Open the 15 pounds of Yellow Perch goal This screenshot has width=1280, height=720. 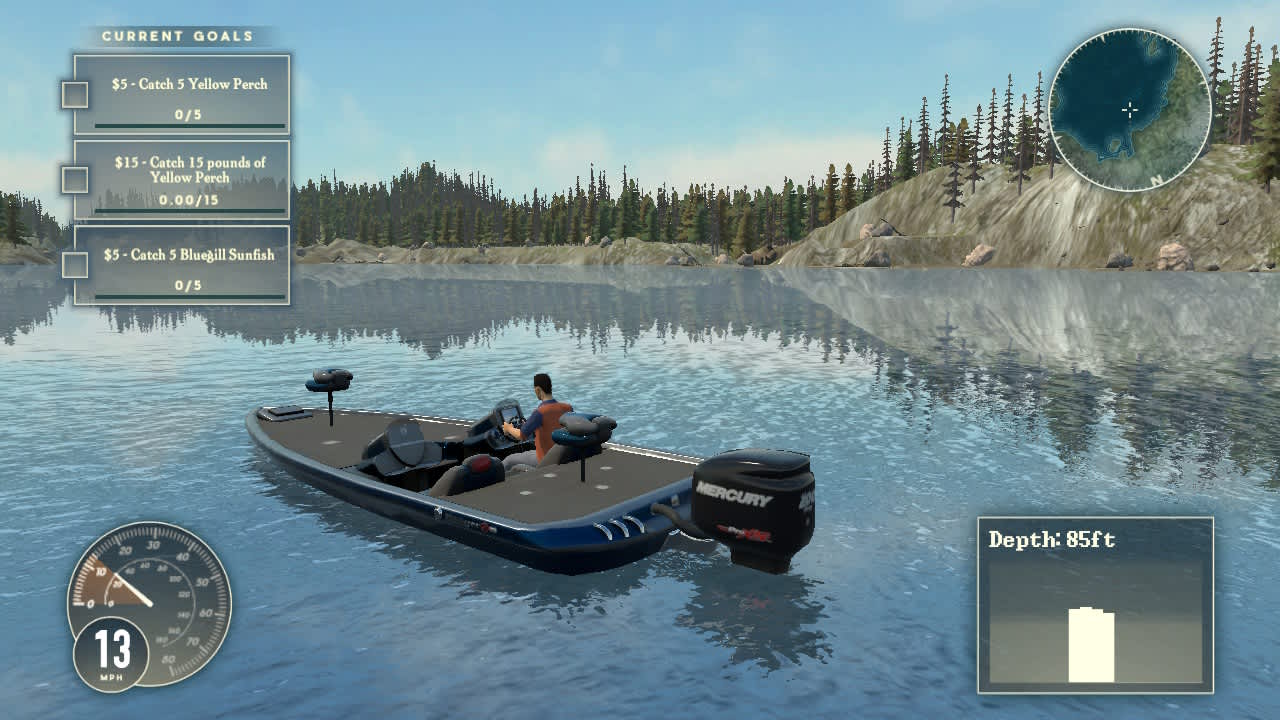[182, 179]
